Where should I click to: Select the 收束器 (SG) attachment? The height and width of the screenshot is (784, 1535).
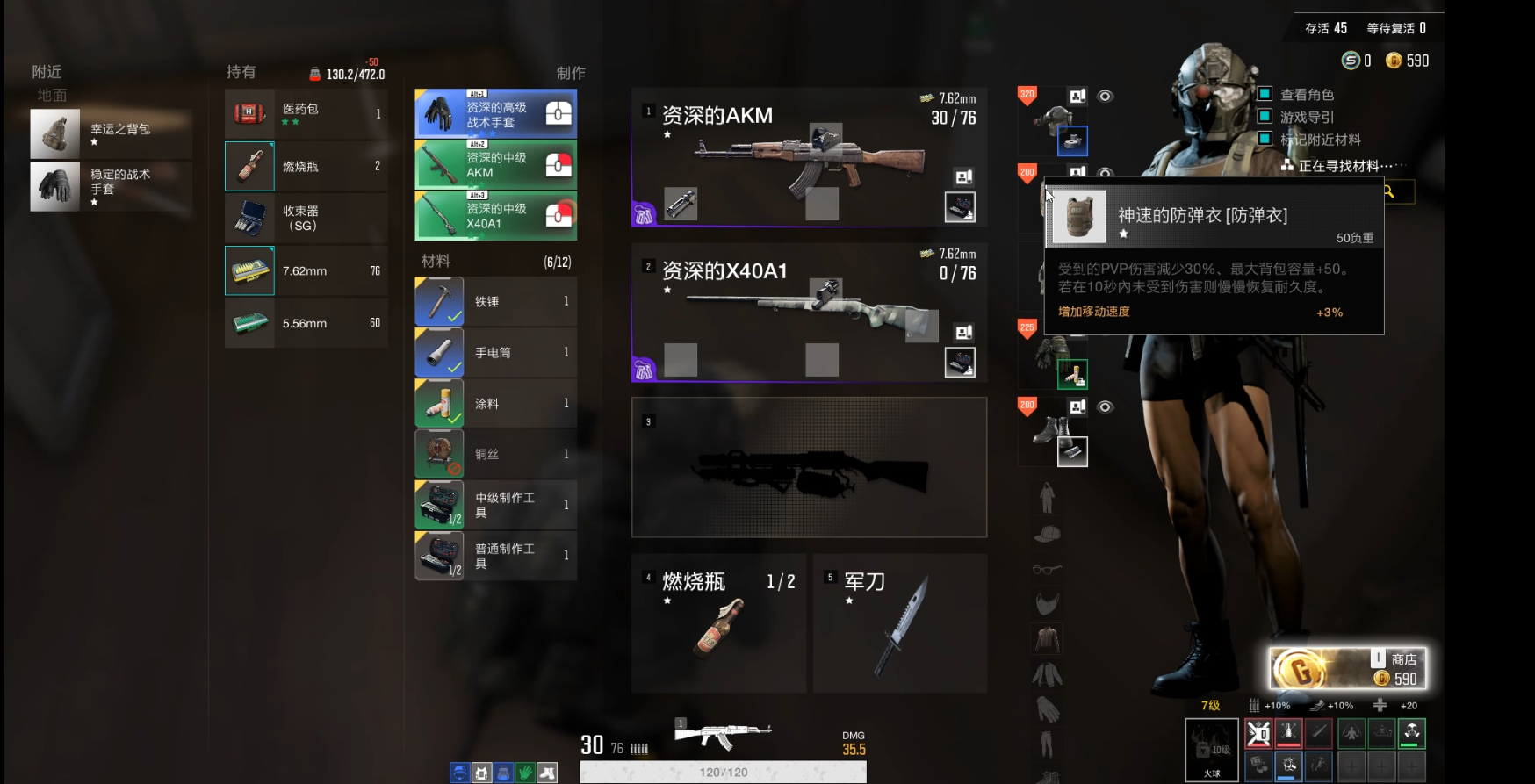(306, 218)
